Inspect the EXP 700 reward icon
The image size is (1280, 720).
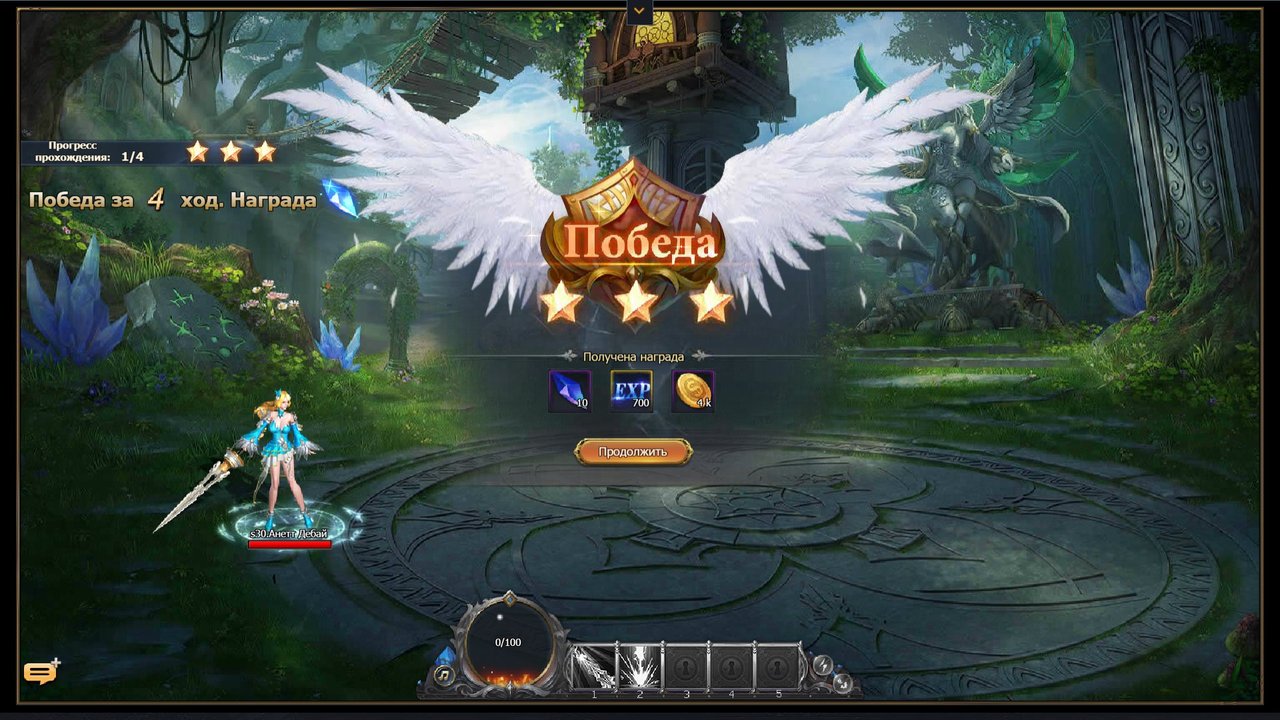click(631, 391)
